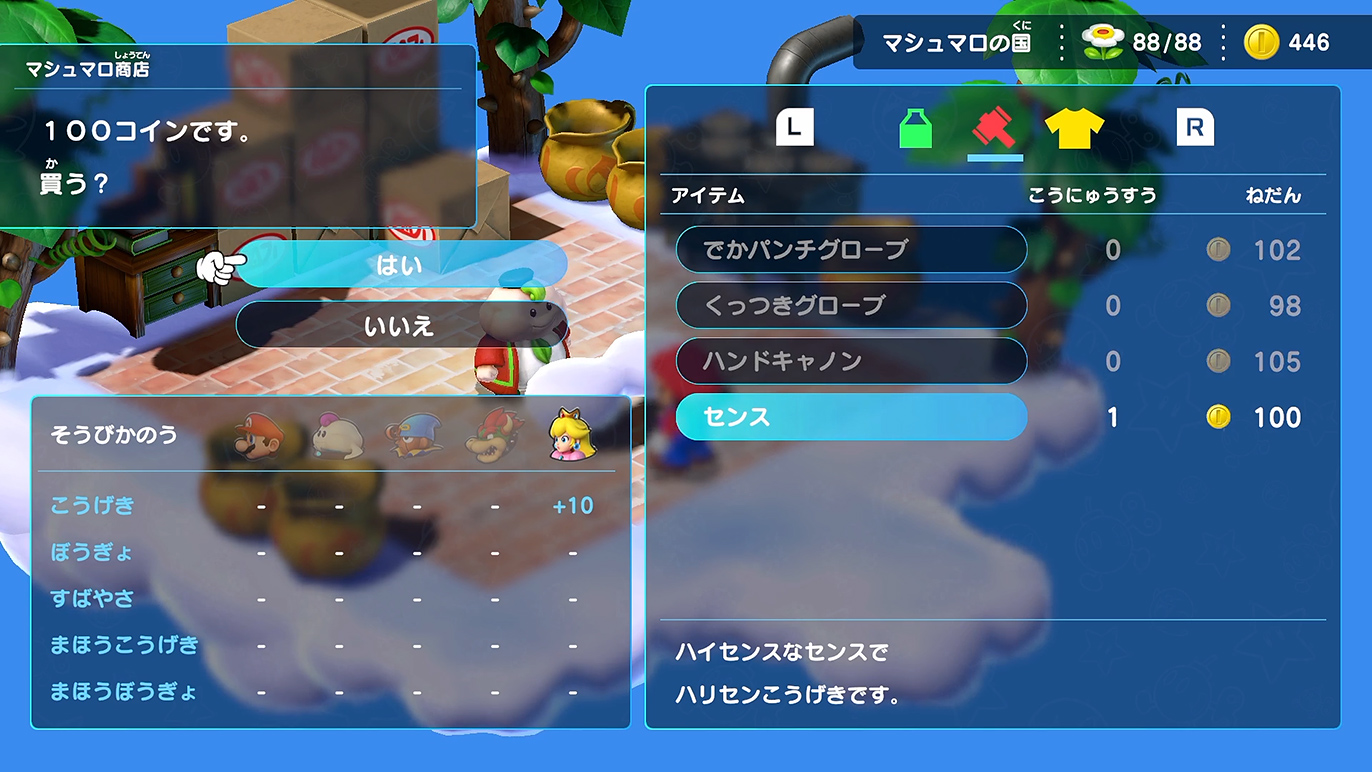The width and height of the screenshot is (1372, 772).
Task: Select Bowser's portrait in the equip panel
Action: pos(490,436)
